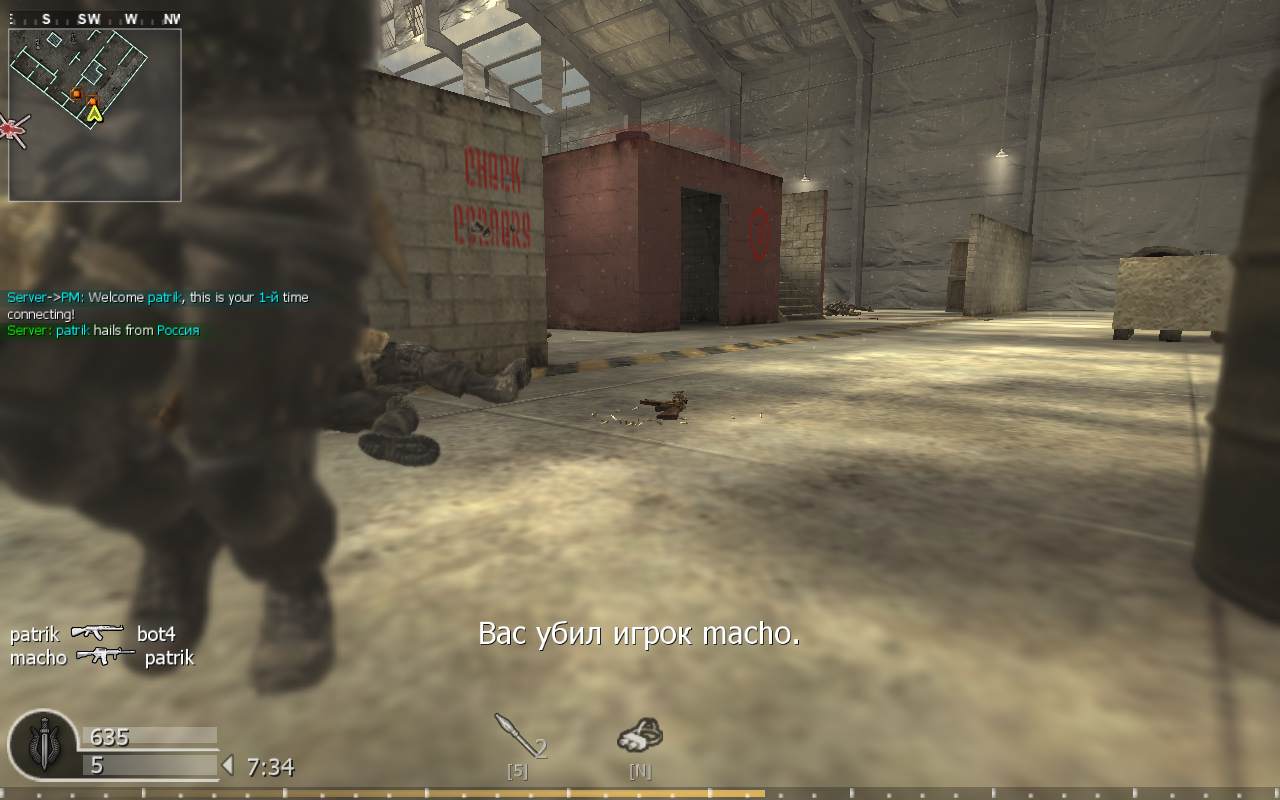1280x800 pixels.
Task: Click the AK-47 icon in the killfeed
Action: coord(97,634)
